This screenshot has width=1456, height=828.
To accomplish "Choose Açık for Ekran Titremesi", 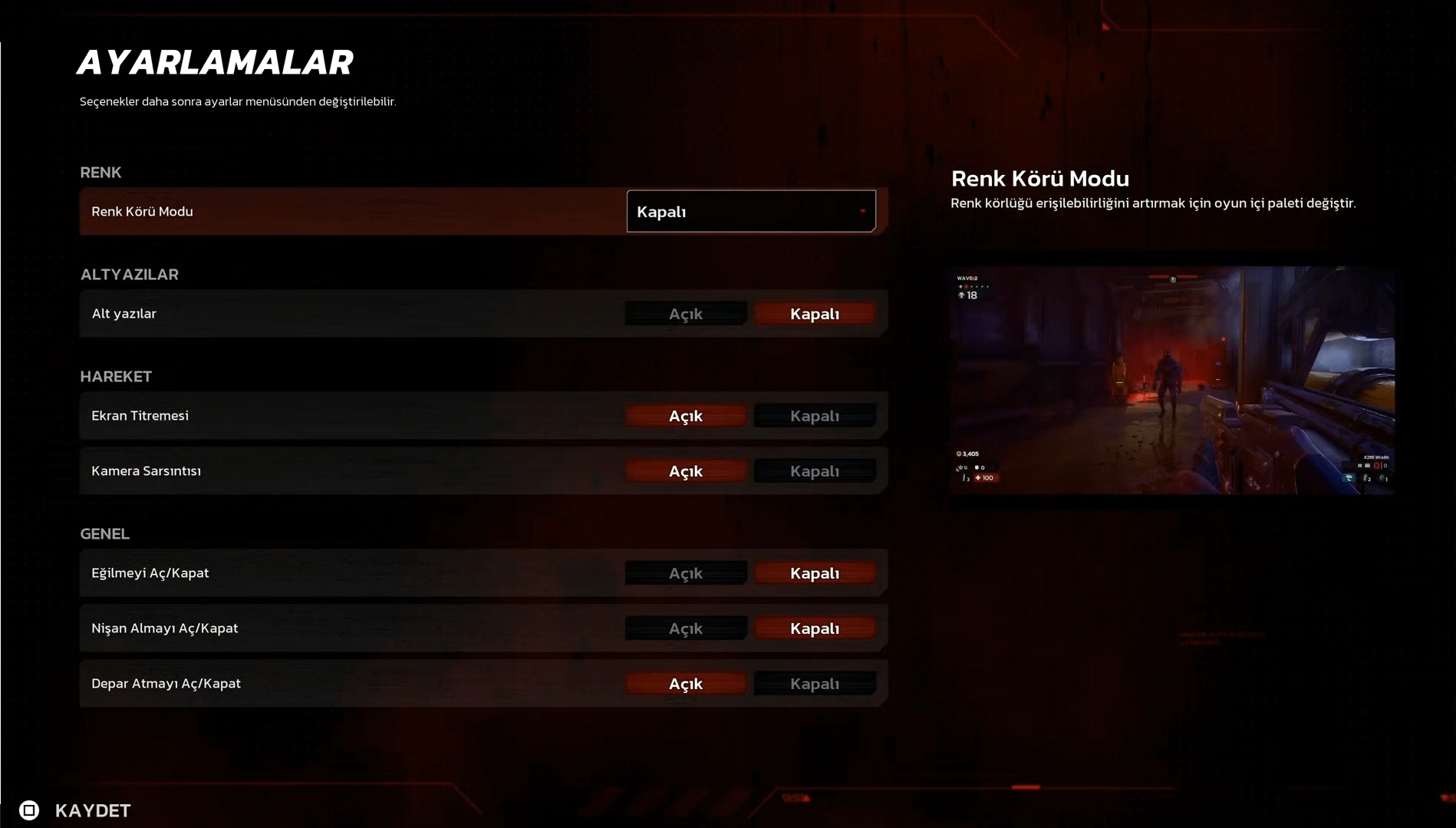I will coord(685,416).
